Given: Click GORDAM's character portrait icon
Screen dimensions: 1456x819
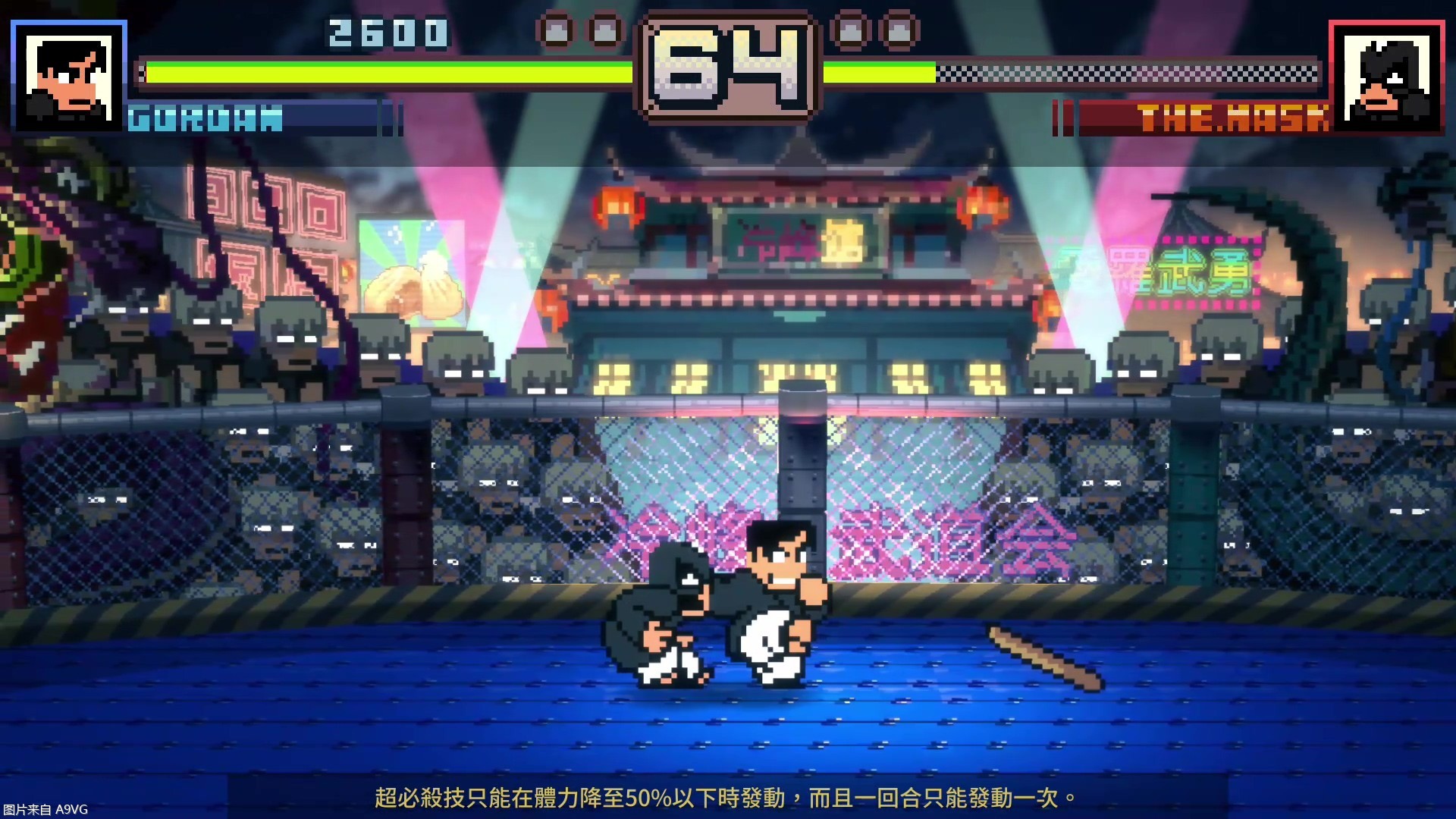Looking at the screenshot, I should click(x=68, y=76).
